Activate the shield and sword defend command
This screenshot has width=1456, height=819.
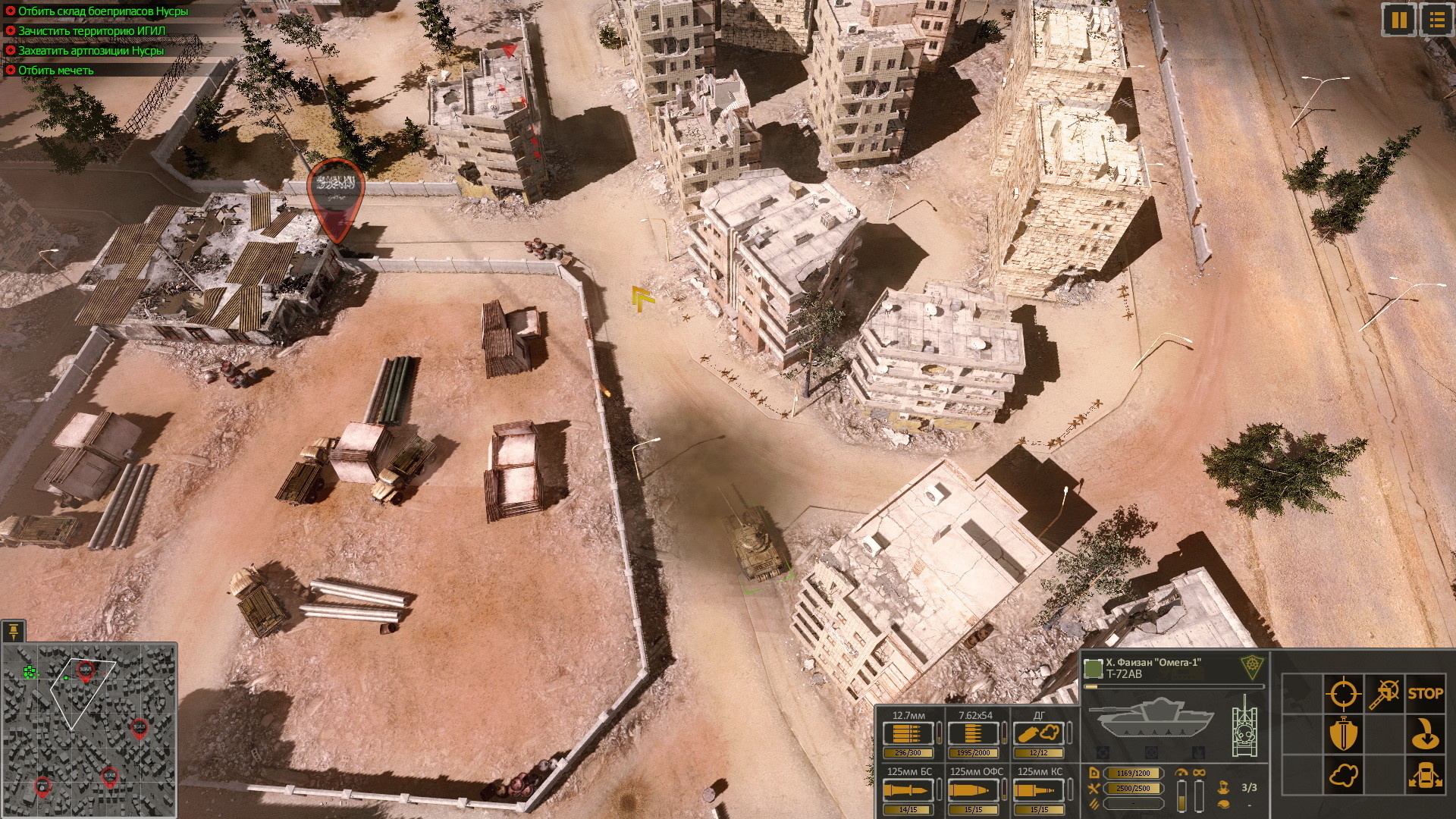point(1343,734)
